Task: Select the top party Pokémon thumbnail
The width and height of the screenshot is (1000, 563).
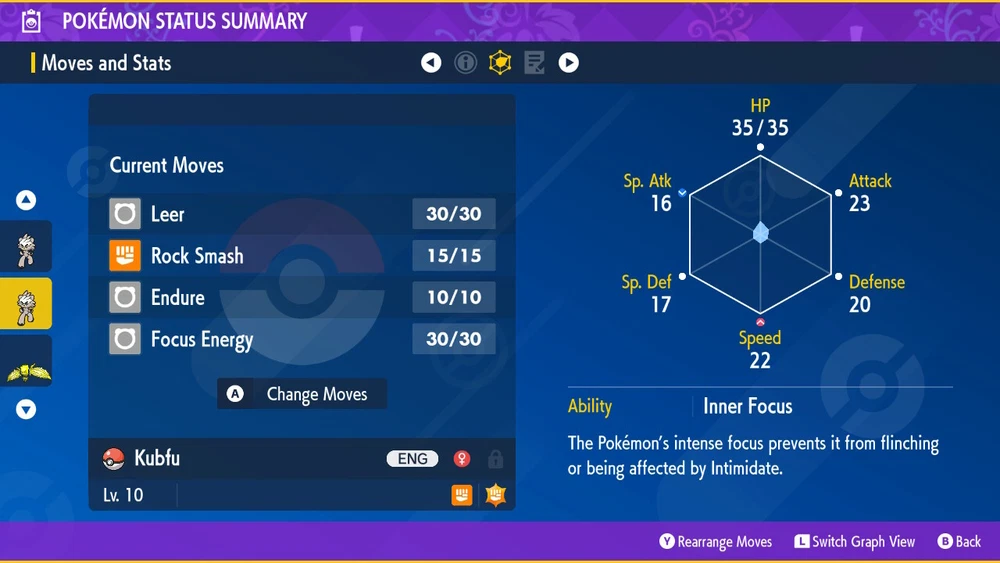Action: [x=26, y=247]
